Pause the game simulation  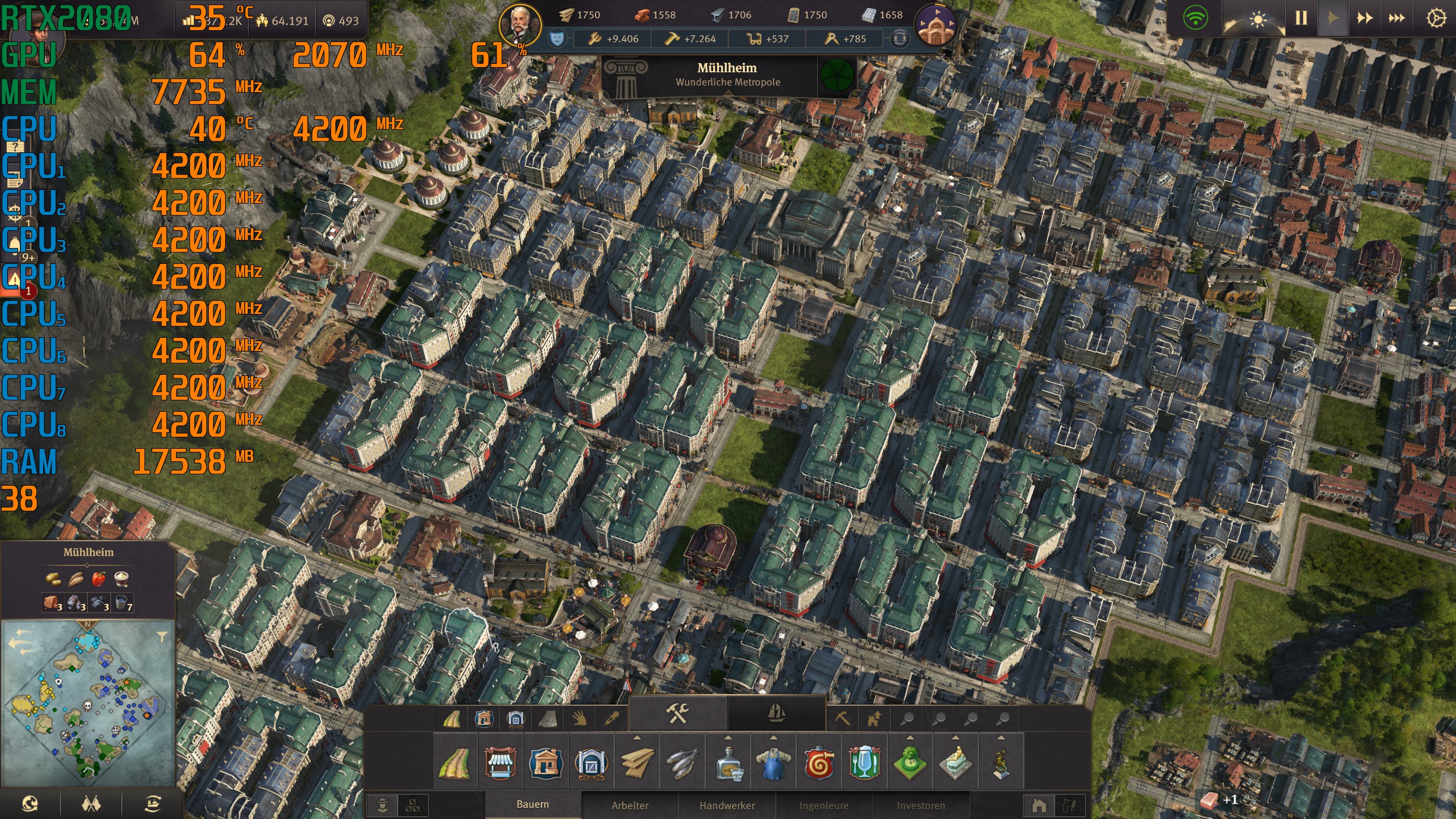pos(1301,17)
